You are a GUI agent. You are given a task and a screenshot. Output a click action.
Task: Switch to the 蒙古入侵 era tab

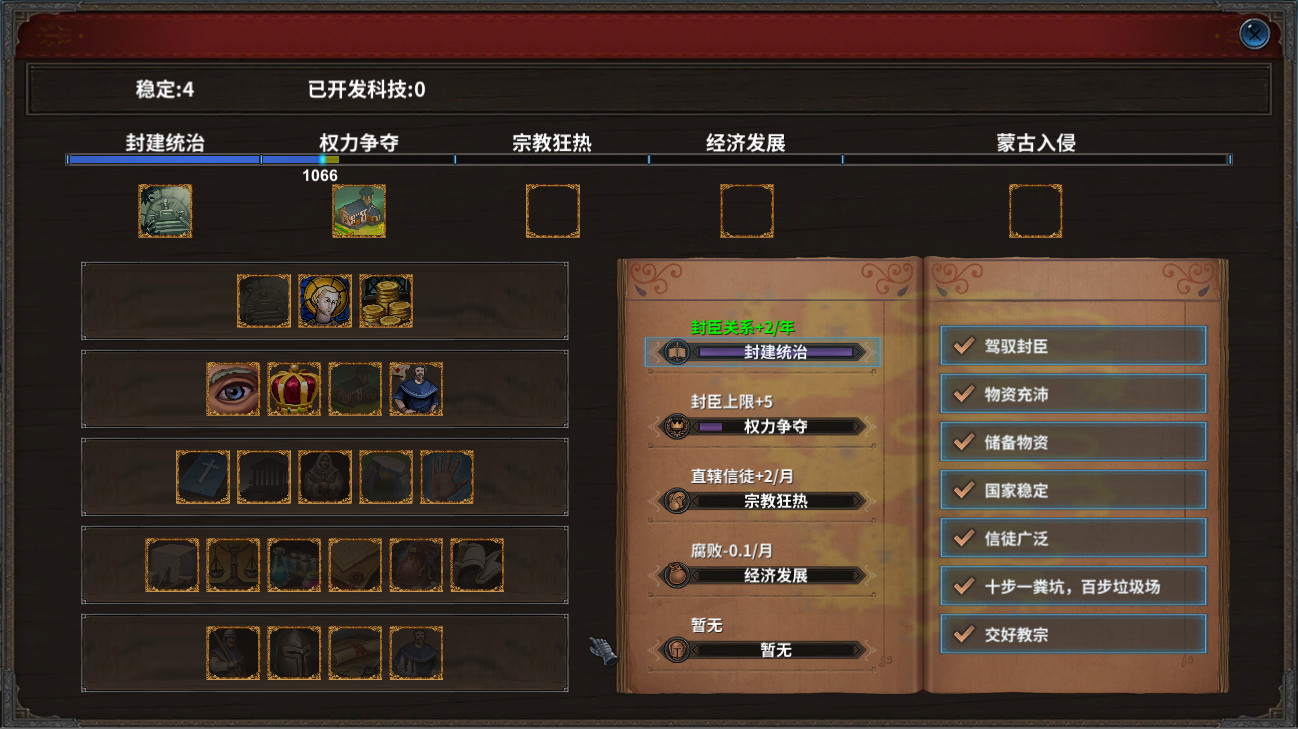tap(1036, 142)
